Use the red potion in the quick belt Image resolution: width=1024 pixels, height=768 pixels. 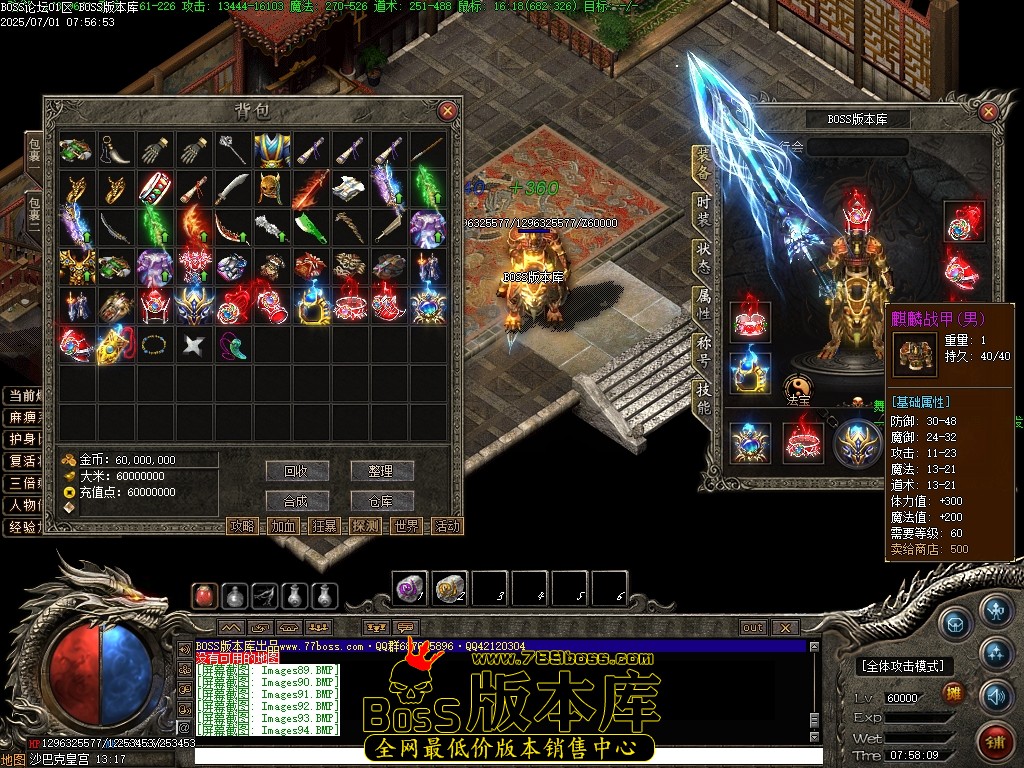click(206, 596)
